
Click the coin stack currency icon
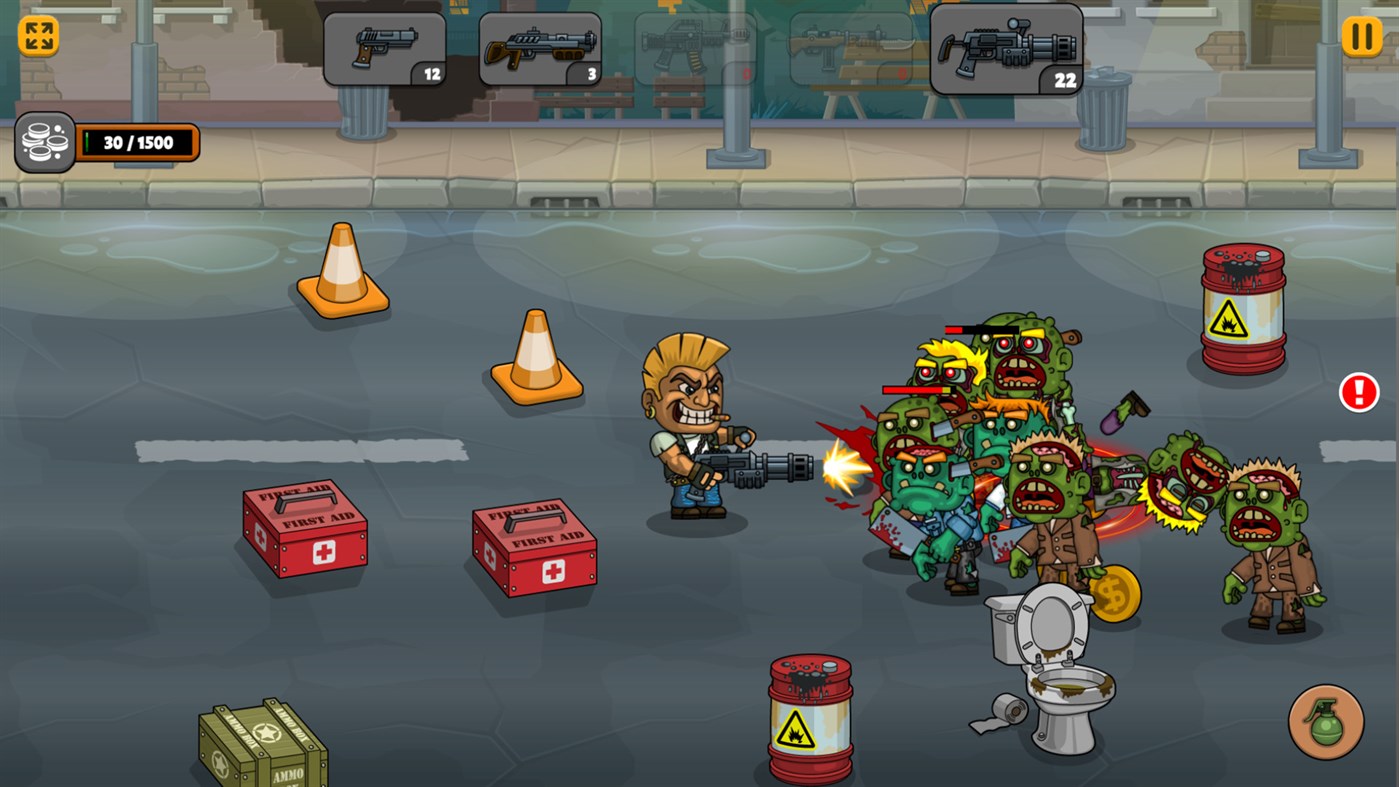(43, 141)
